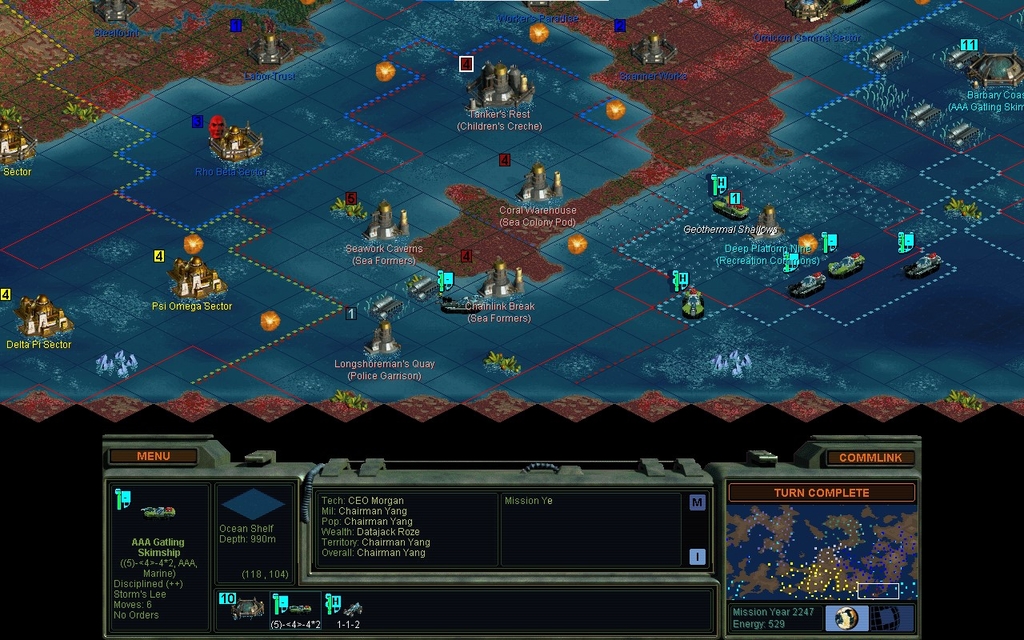
Task: Select the Coral Warehouse base
Action: point(540,183)
